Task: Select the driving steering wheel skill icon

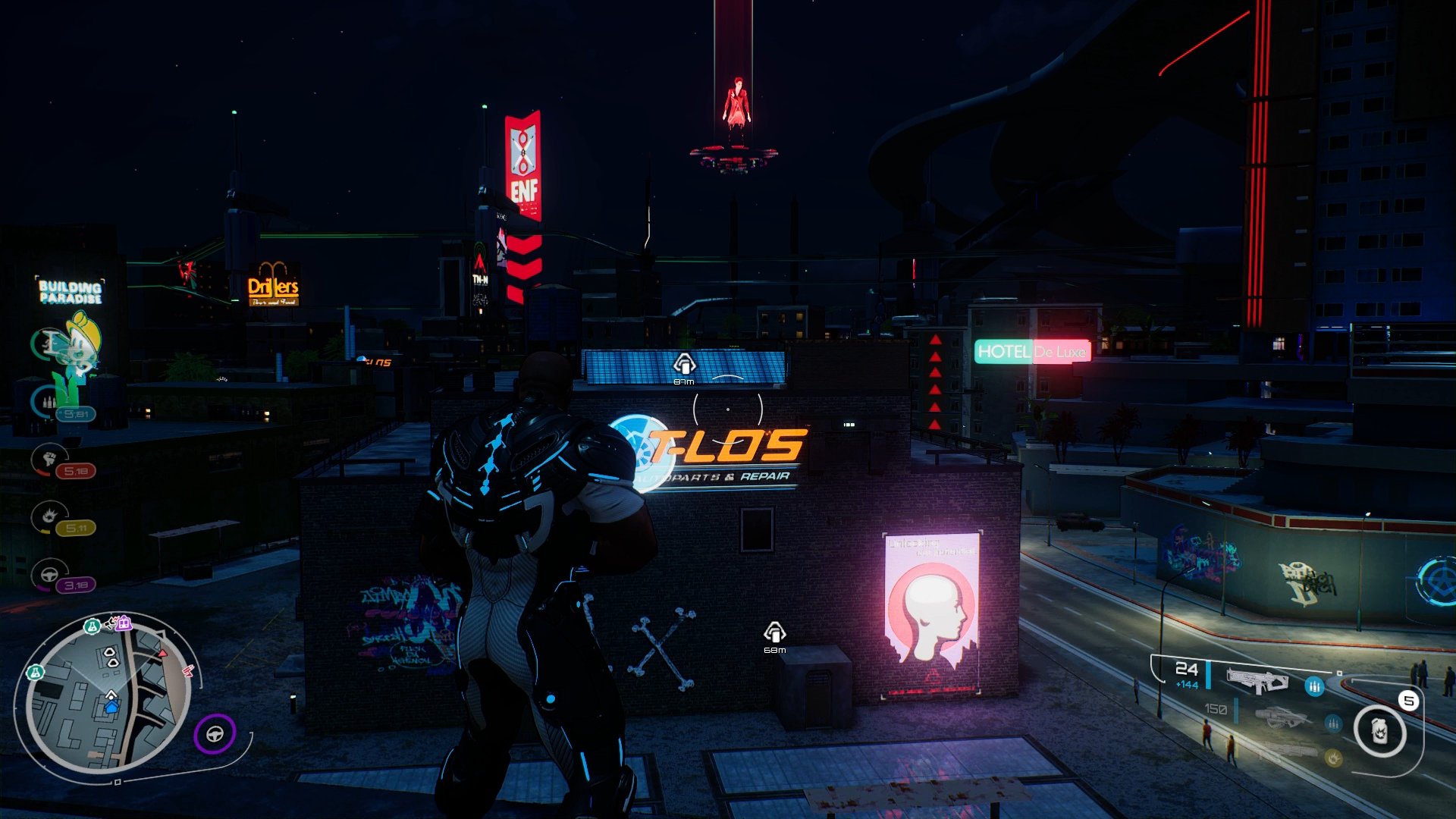Action: [x=48, y=575]
